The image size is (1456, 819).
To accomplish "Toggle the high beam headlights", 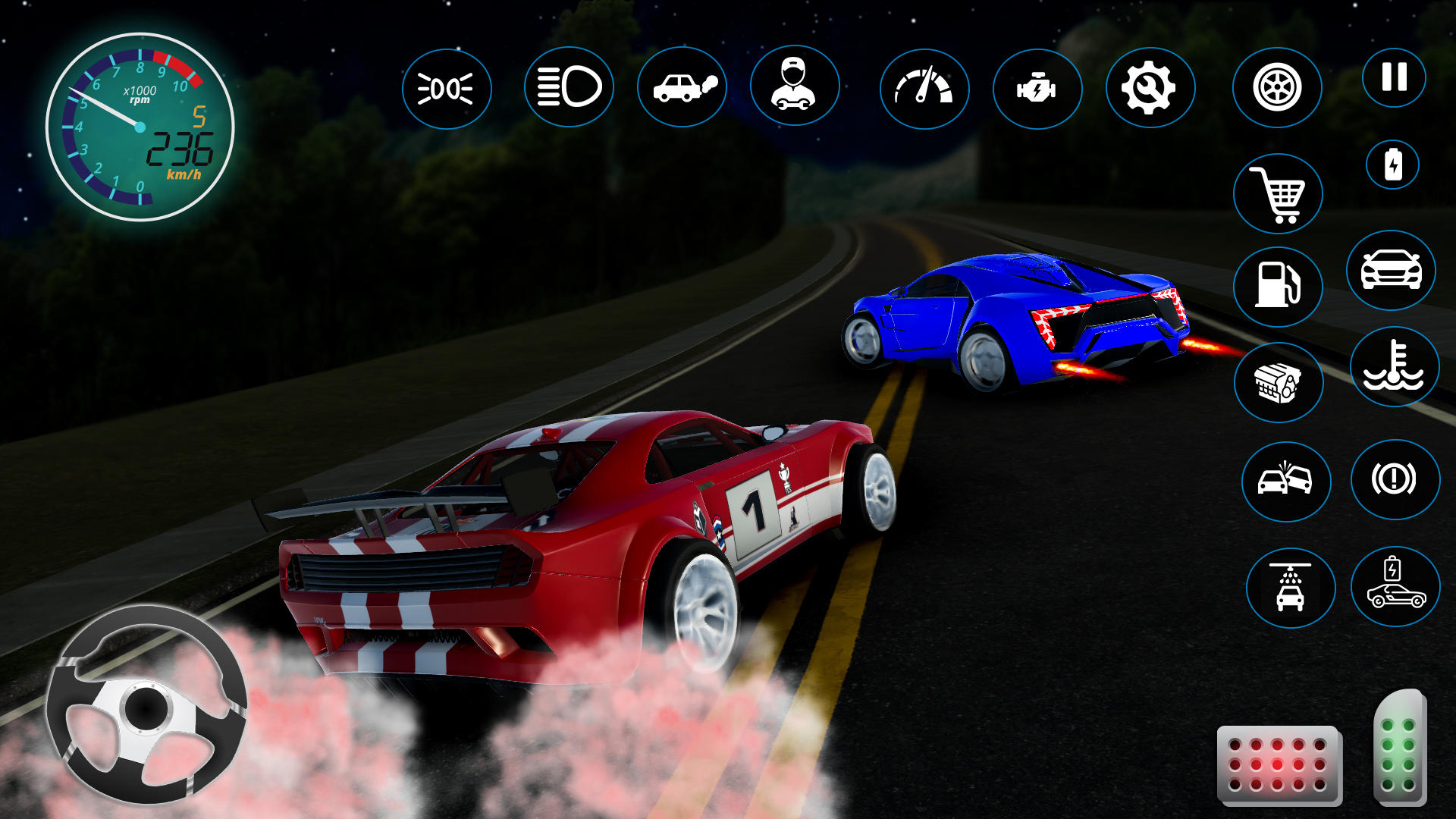I will (567, 87).
